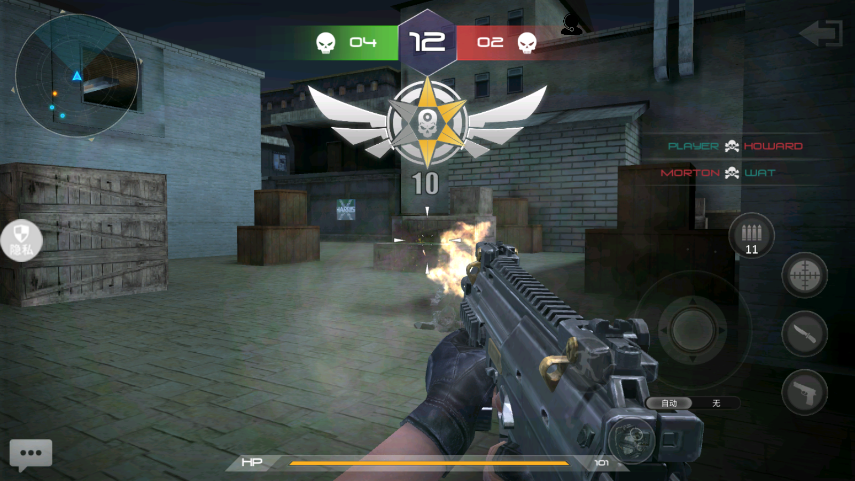Open the chat speech bubble
The image size is (855, 481).
click(x=30, y=454)
